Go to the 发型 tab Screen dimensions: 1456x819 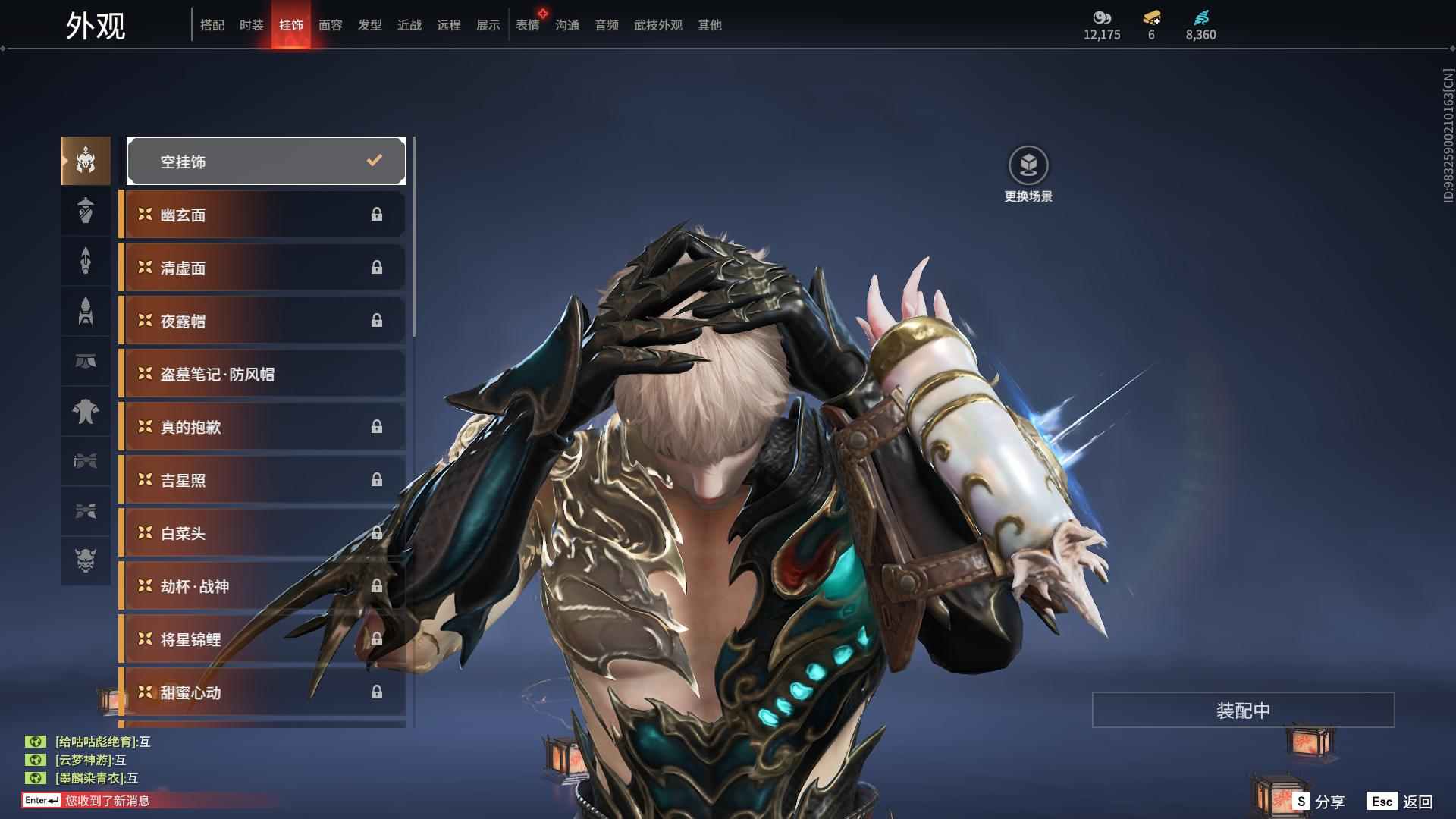coord(369,25)
